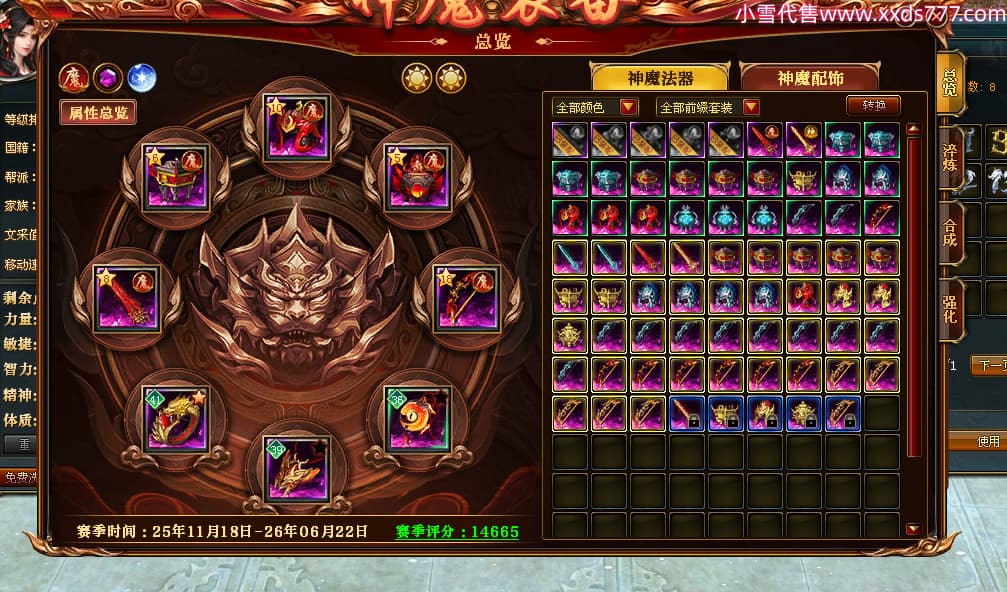
Task: Click the 转换 button
Action: point(873,105)
